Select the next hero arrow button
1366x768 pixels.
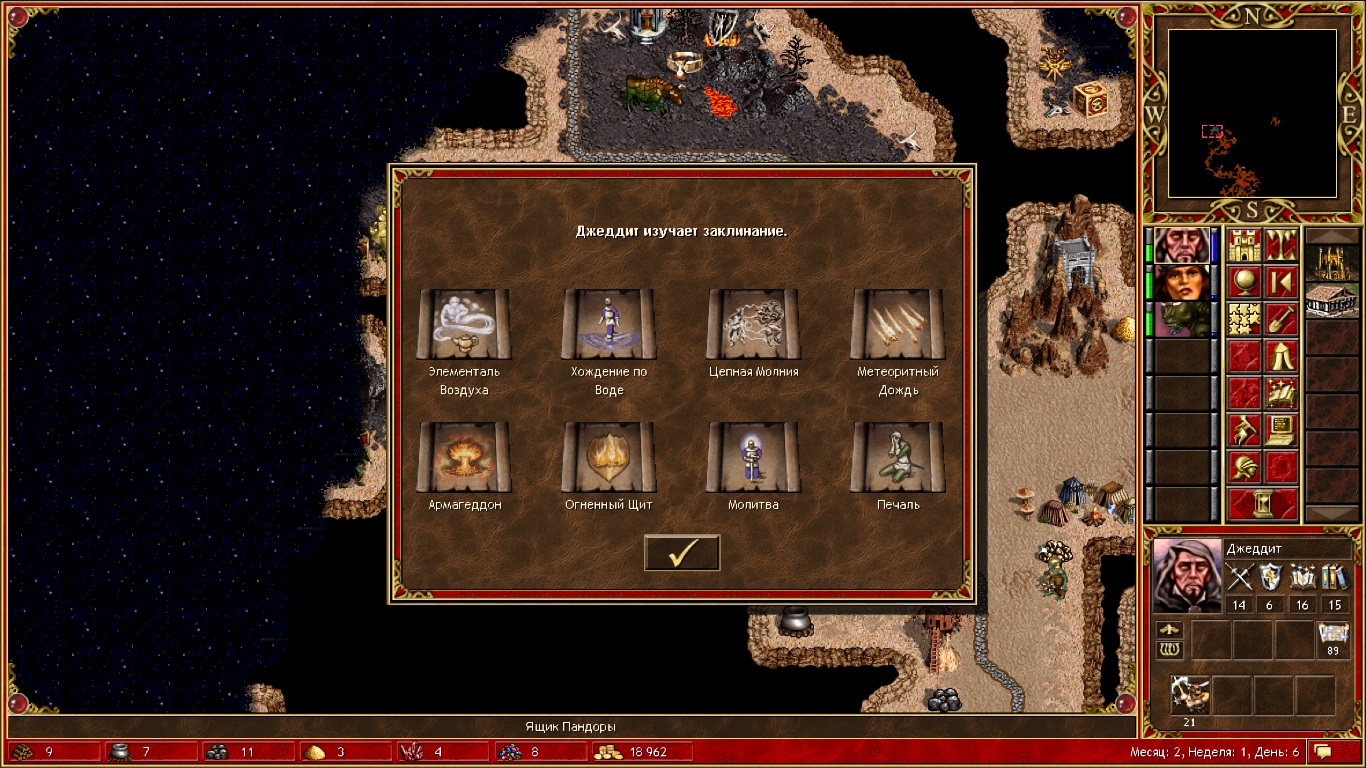[1281, 282]
